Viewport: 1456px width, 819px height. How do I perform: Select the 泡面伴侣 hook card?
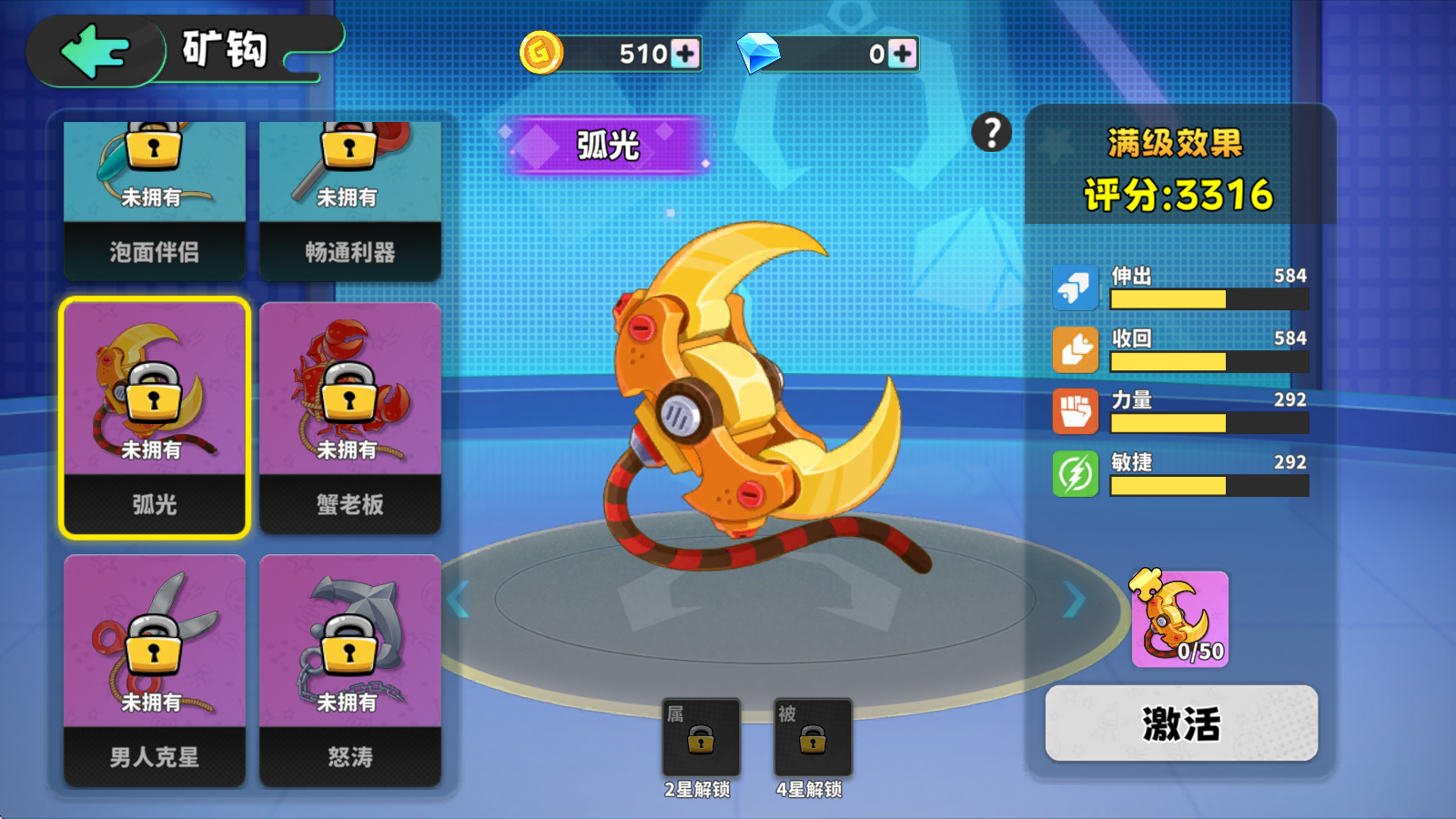pyautogui.click(x=153, y=196)
